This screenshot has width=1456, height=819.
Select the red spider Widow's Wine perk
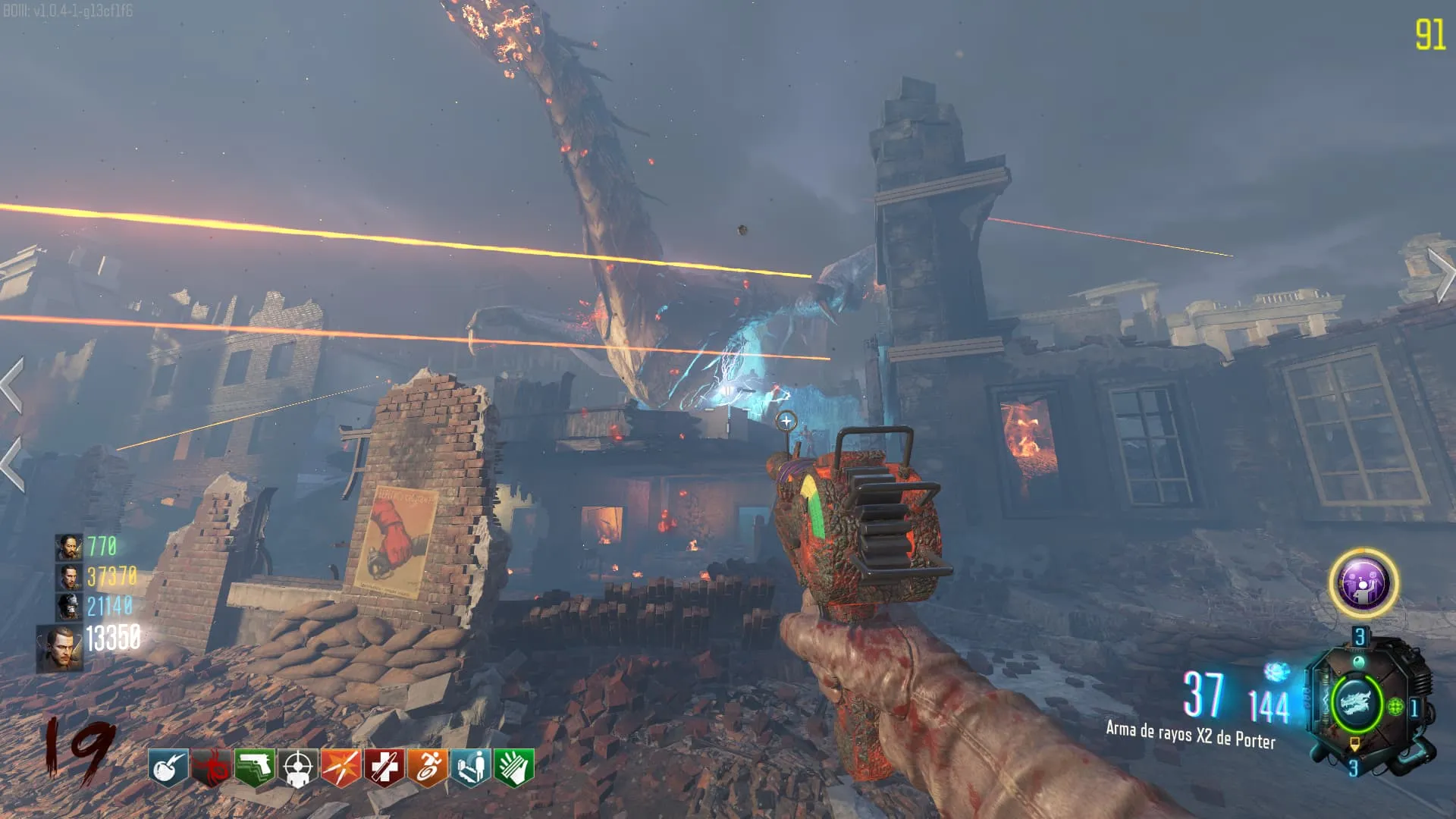point(210,768)
